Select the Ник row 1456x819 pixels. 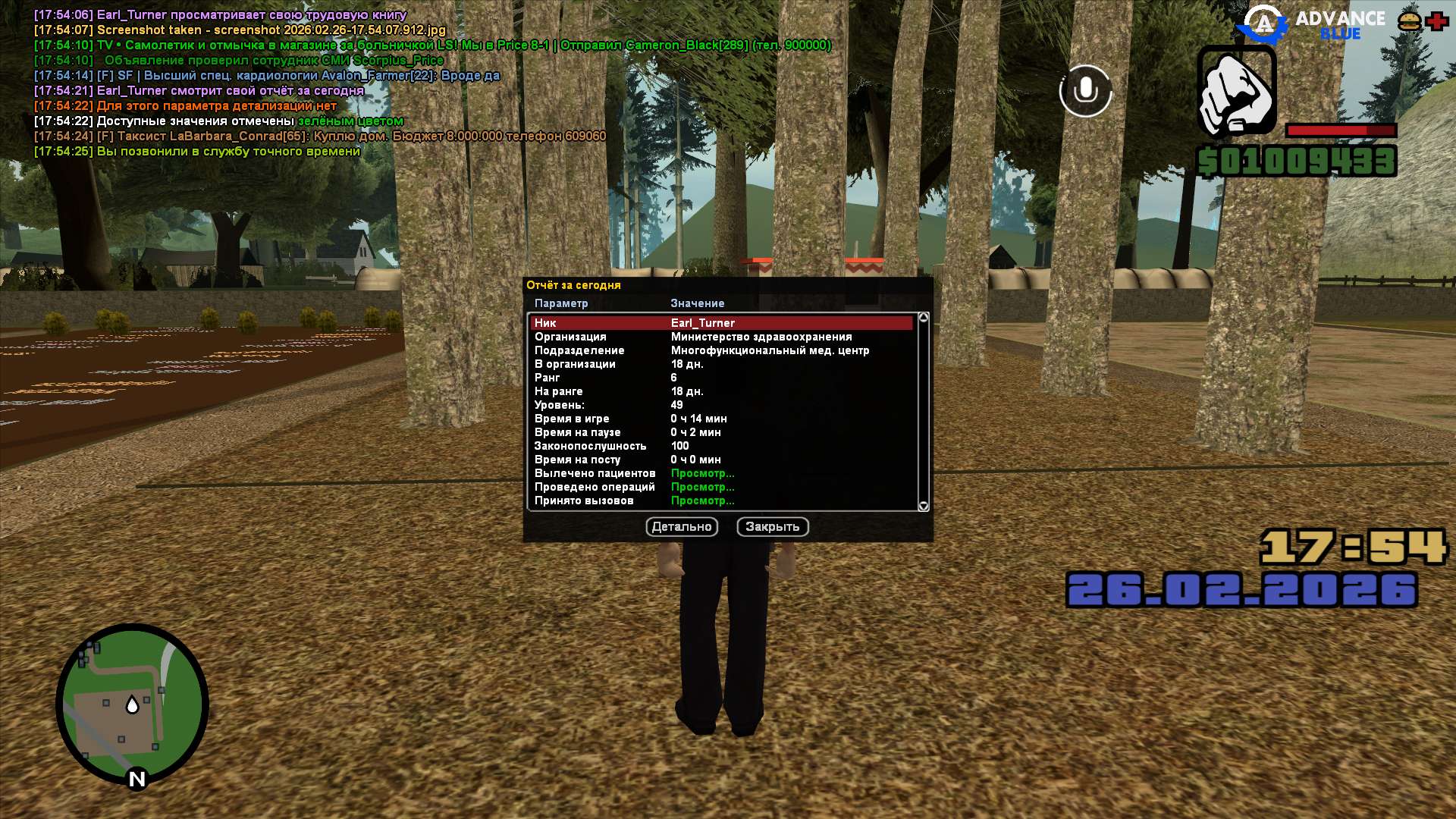pyautogui.click(x=720, y=323)
